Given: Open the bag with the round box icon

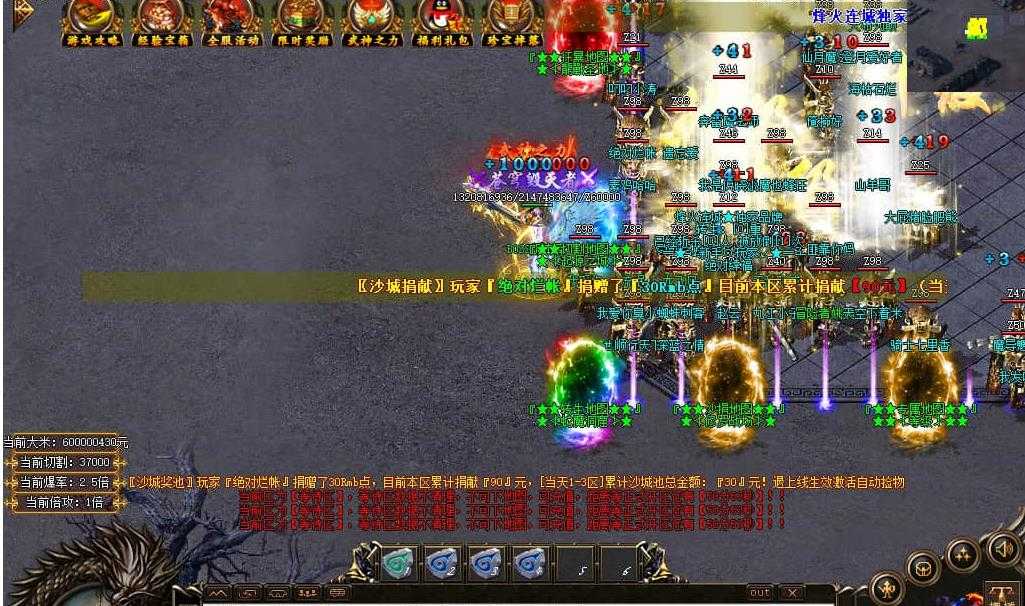Looking at the screenshot, I should (923, 568).
